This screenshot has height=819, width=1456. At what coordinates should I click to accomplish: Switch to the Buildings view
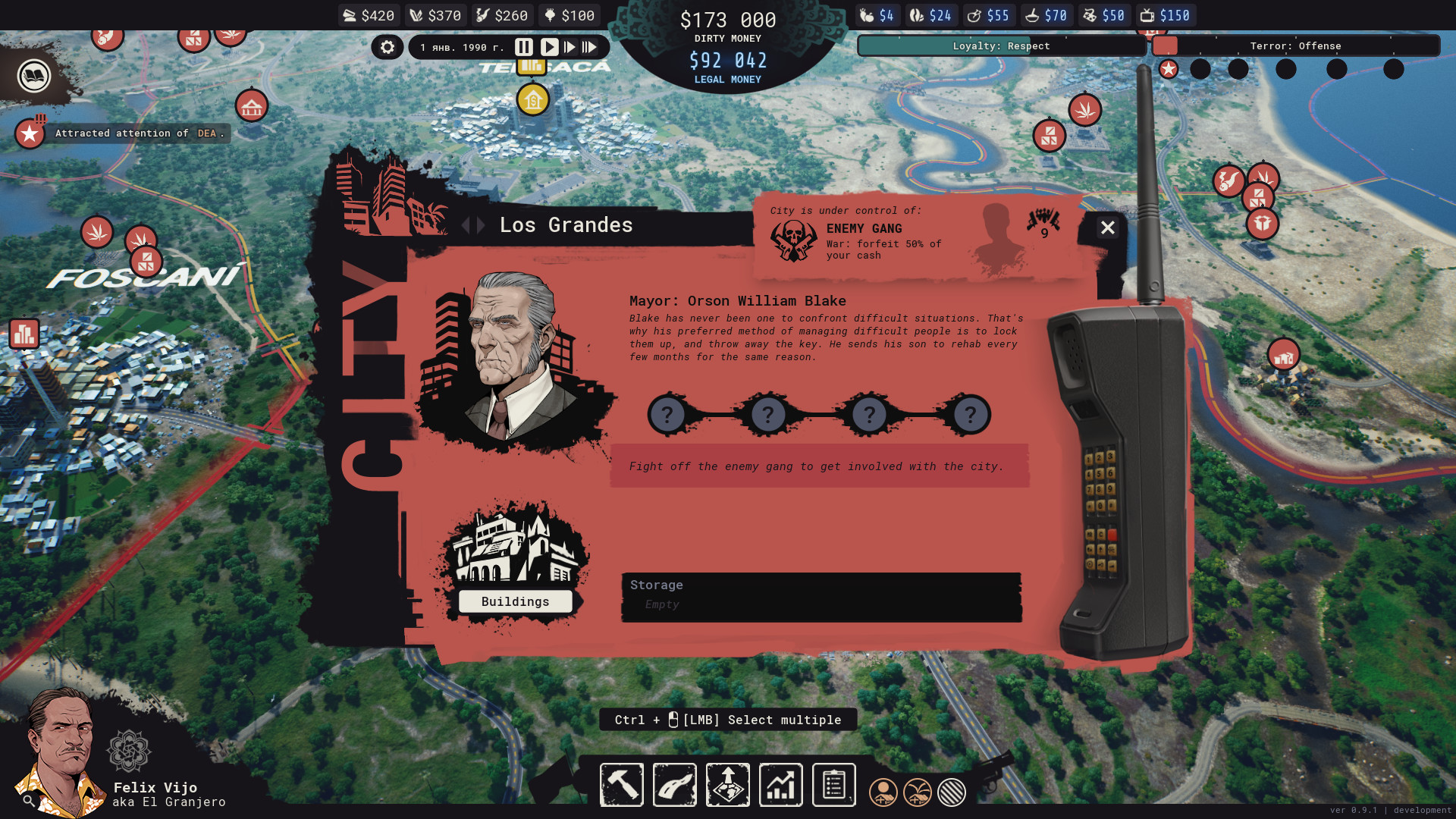(515, 601)
